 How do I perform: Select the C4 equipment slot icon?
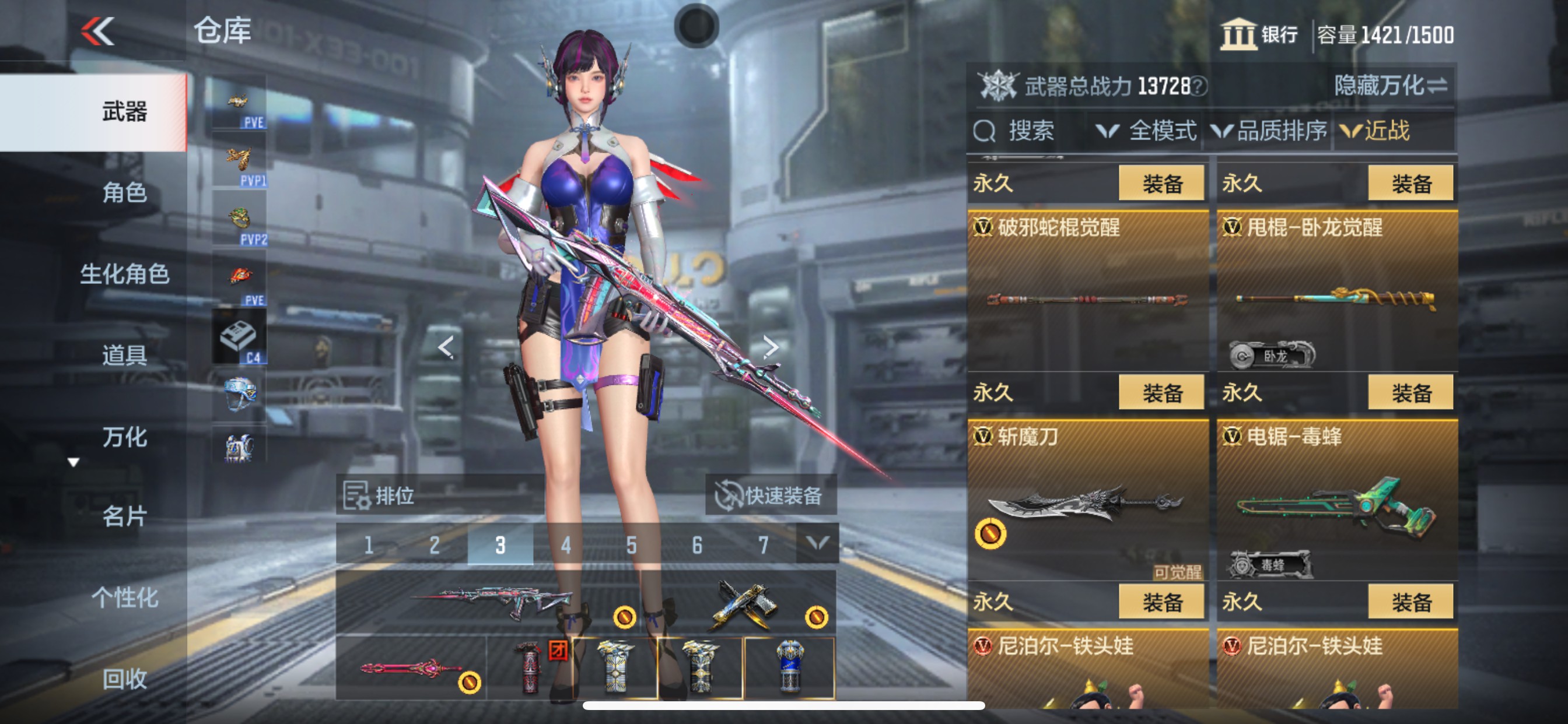click(237, 336)
